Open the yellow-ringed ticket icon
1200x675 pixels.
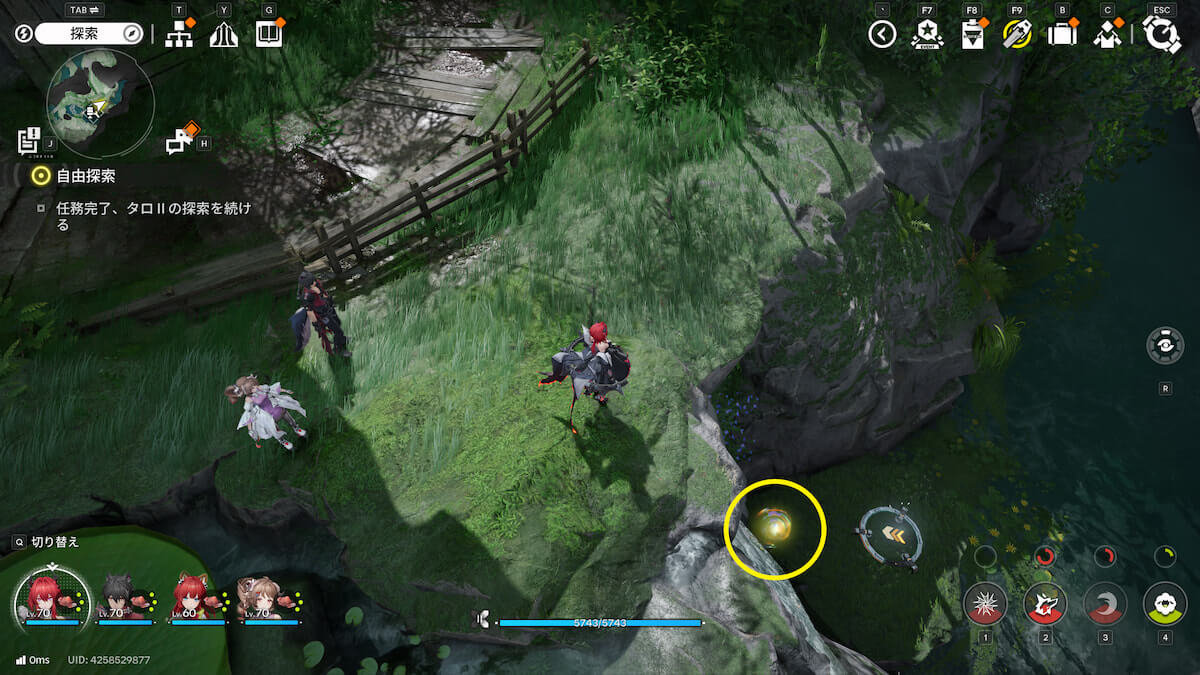[1016, 35]
